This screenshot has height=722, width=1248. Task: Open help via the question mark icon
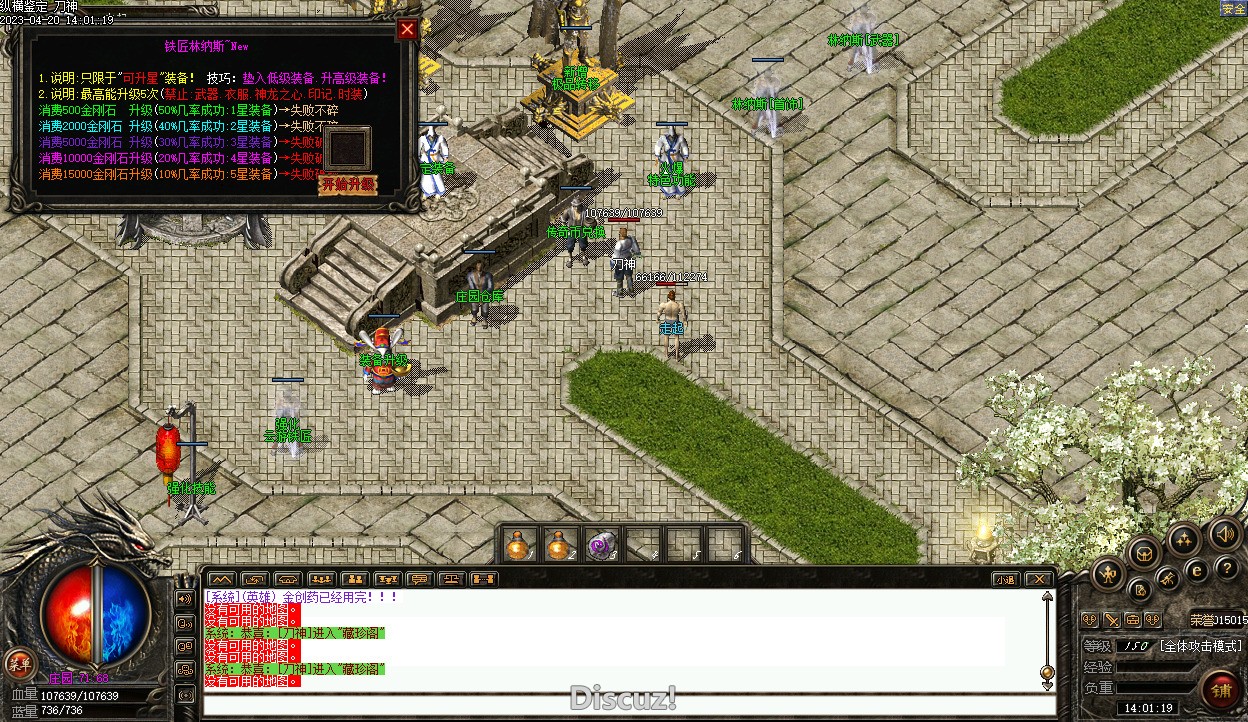coord(1226,568)
